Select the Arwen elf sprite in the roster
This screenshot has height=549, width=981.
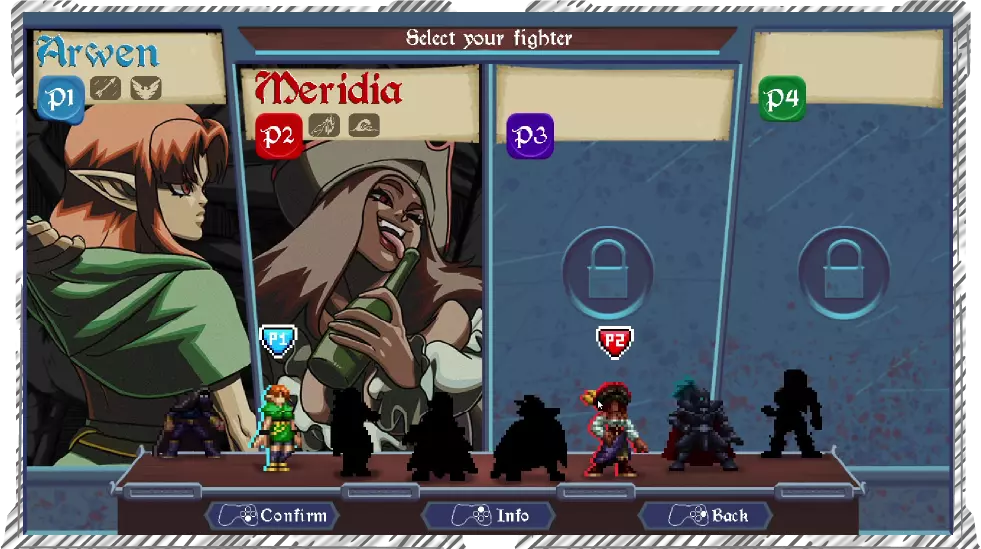278,426
